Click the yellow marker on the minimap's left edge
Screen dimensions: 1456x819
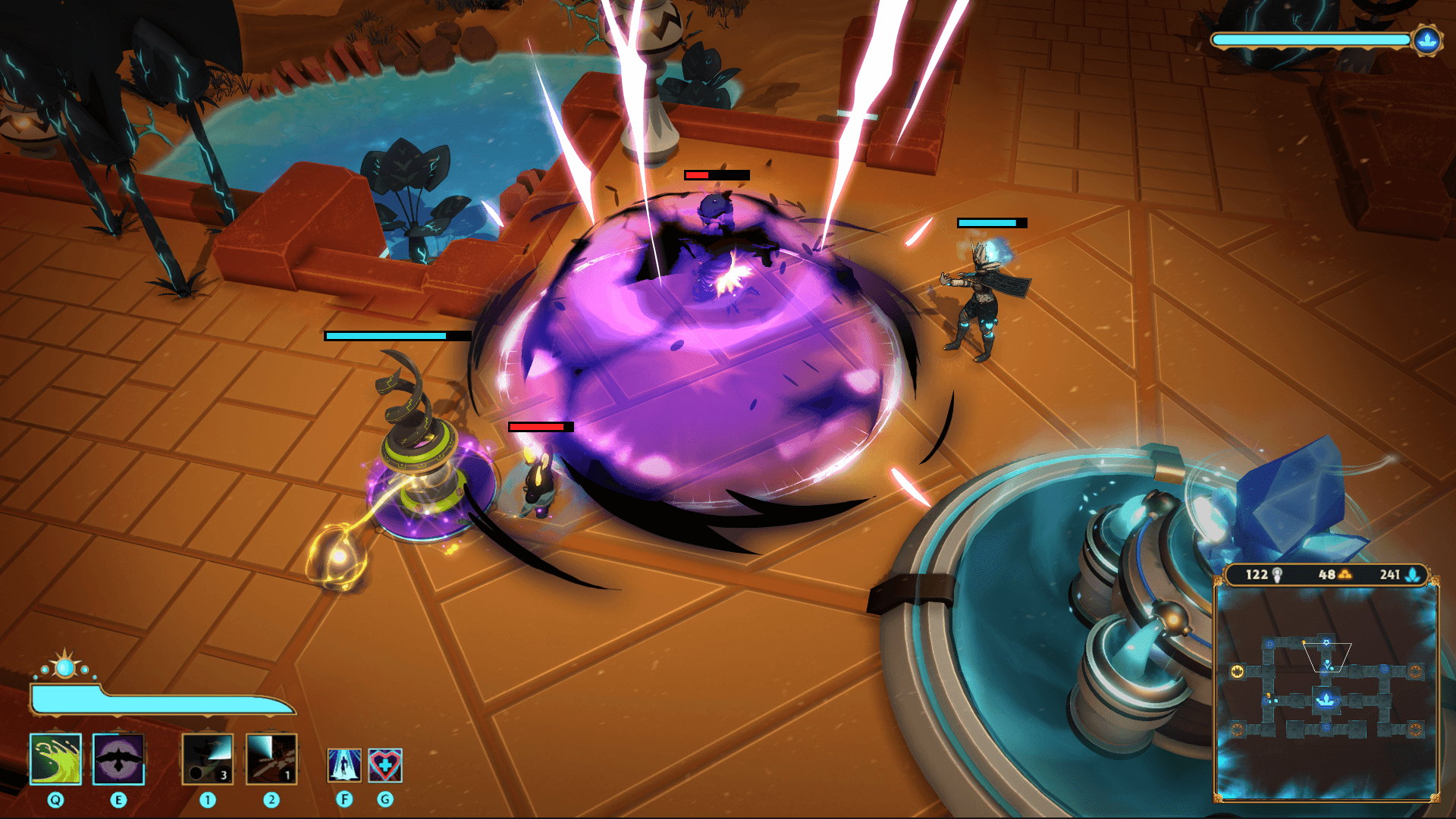click(1238, 671)
